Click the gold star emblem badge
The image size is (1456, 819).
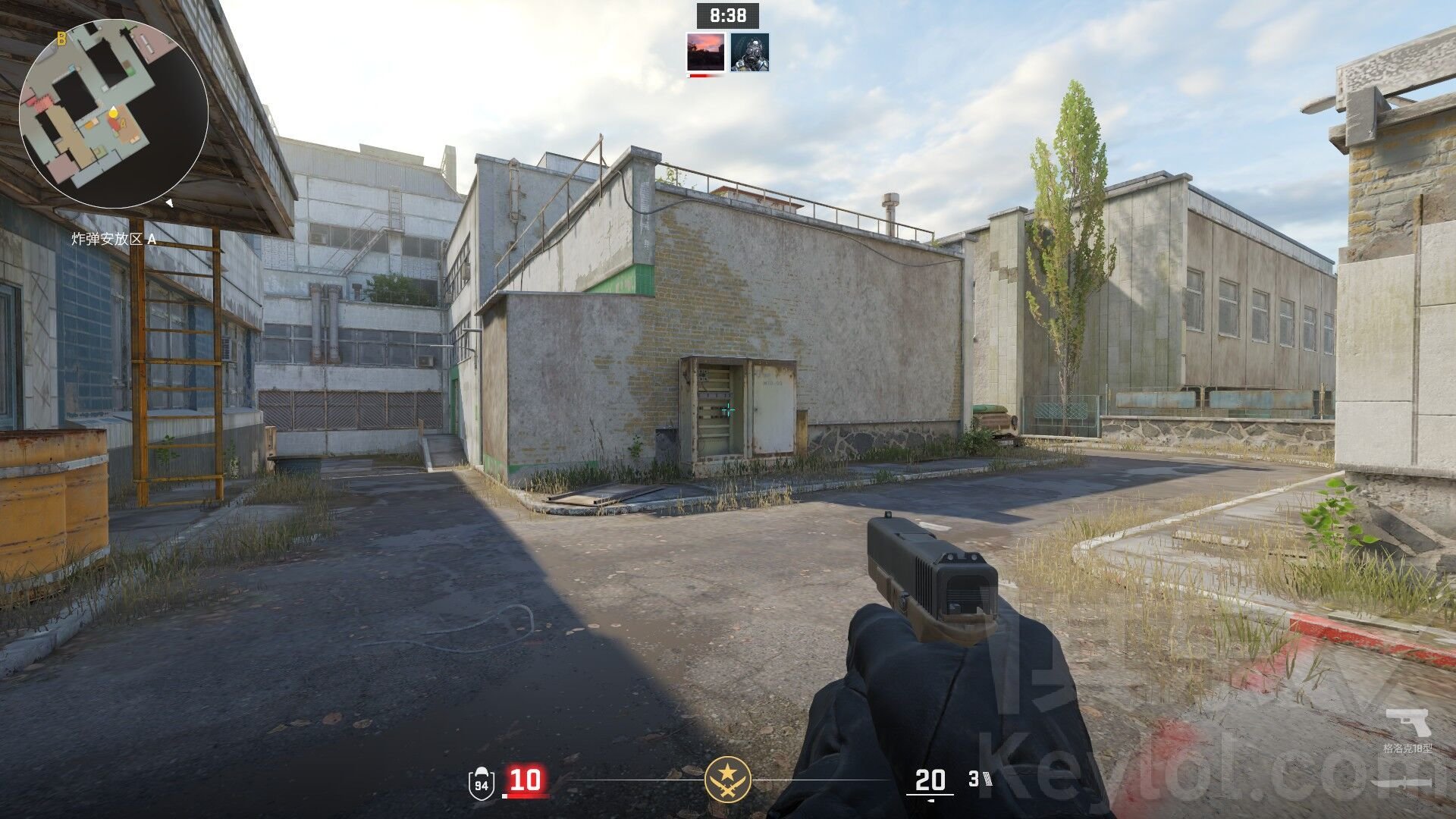pos(727,779)
